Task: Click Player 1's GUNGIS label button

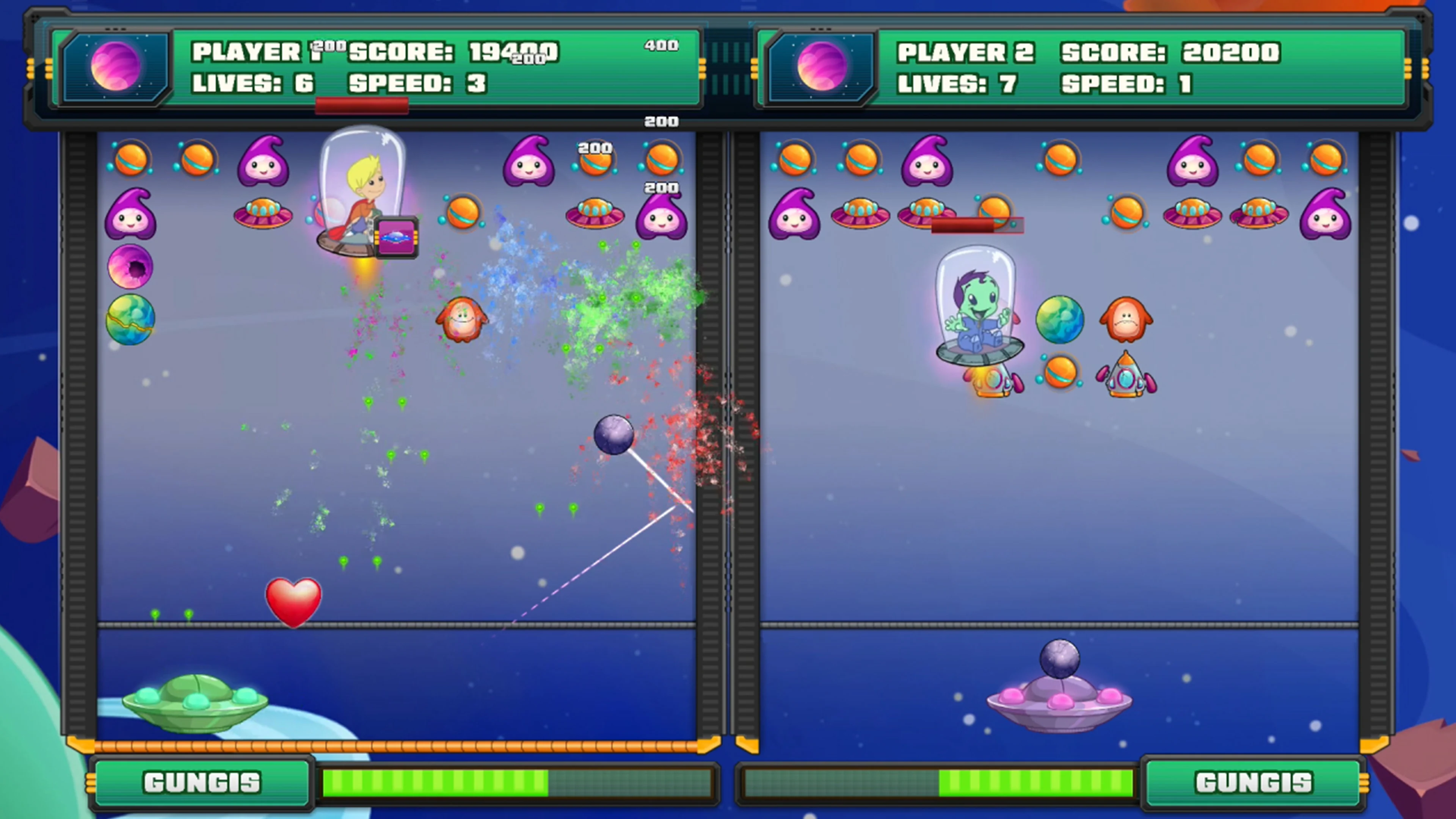Action: 202,782
